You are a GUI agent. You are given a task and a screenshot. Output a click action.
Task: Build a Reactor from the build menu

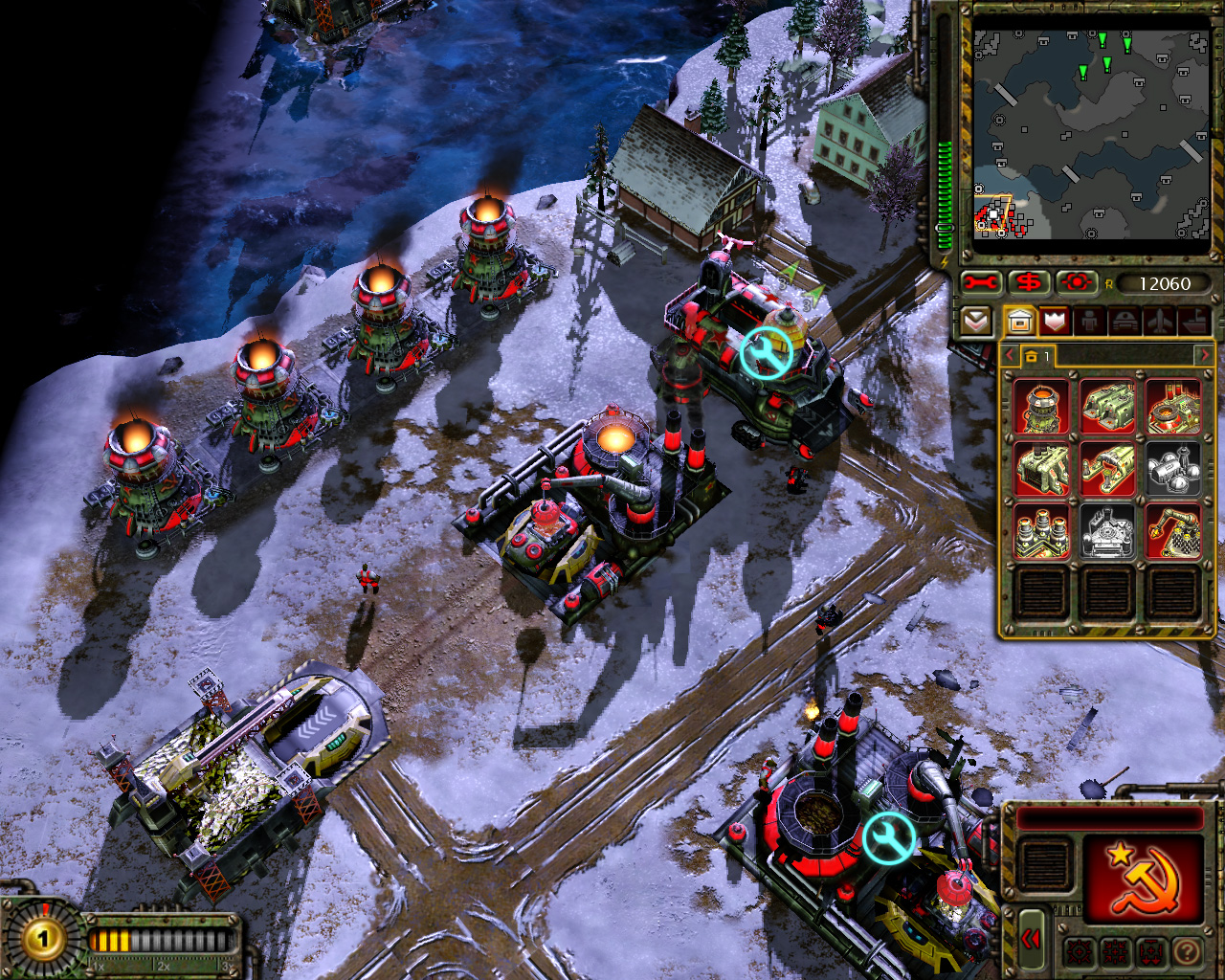pos(1041,406)
